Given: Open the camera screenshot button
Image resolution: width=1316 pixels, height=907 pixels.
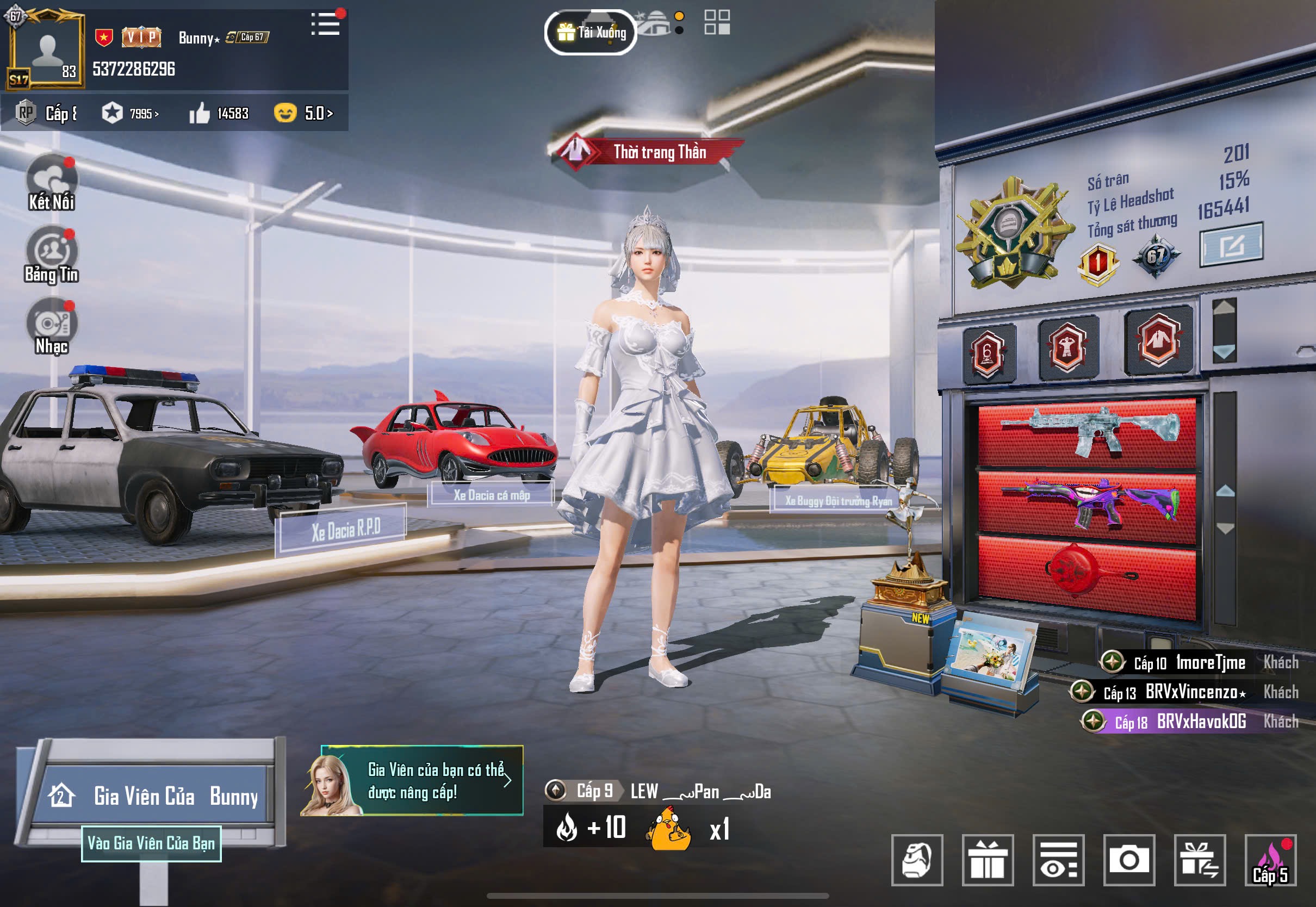Looking at the screenshot, I should click(x=1129, y=860).
